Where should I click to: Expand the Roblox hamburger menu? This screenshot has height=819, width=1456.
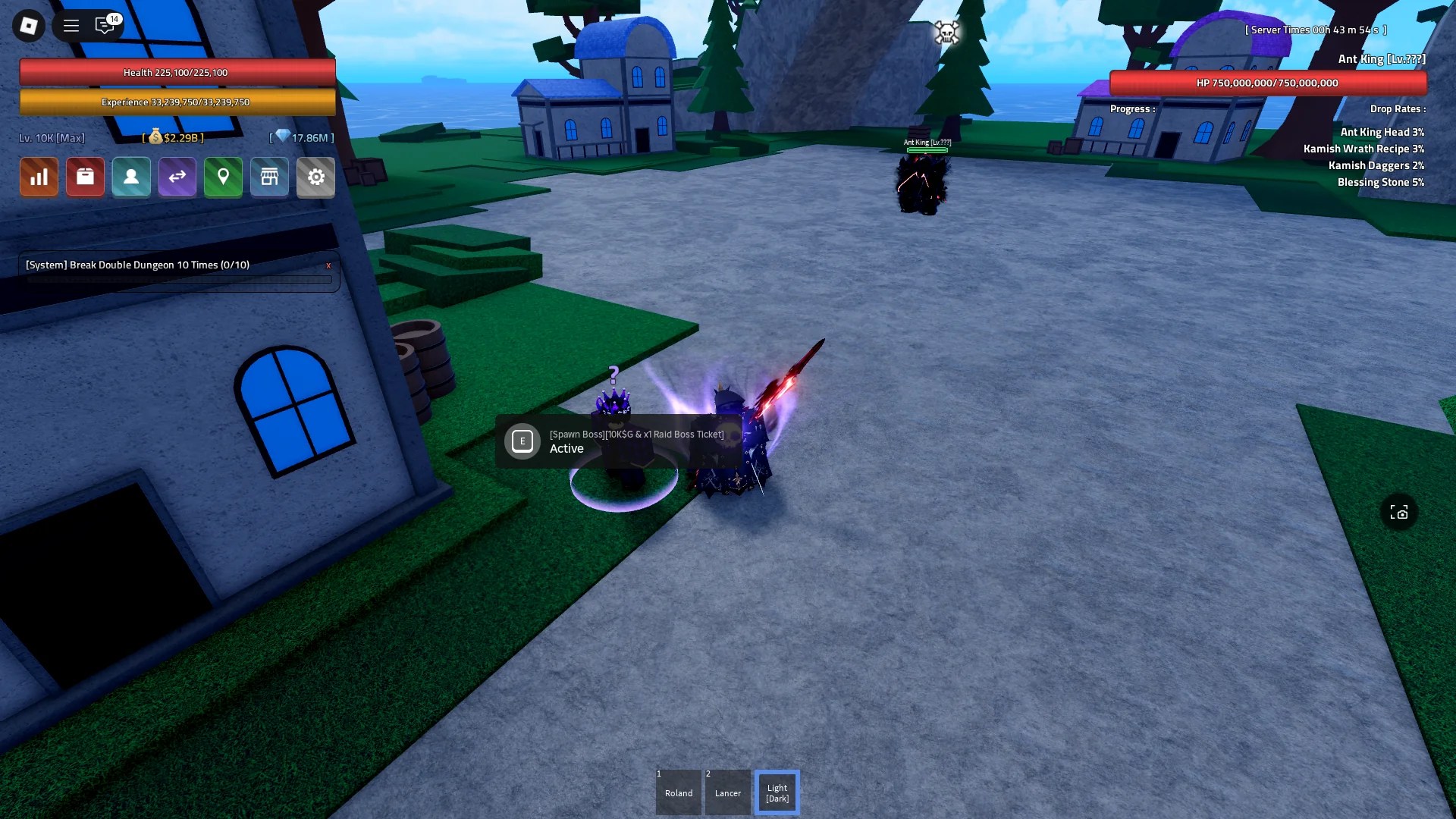71,25
